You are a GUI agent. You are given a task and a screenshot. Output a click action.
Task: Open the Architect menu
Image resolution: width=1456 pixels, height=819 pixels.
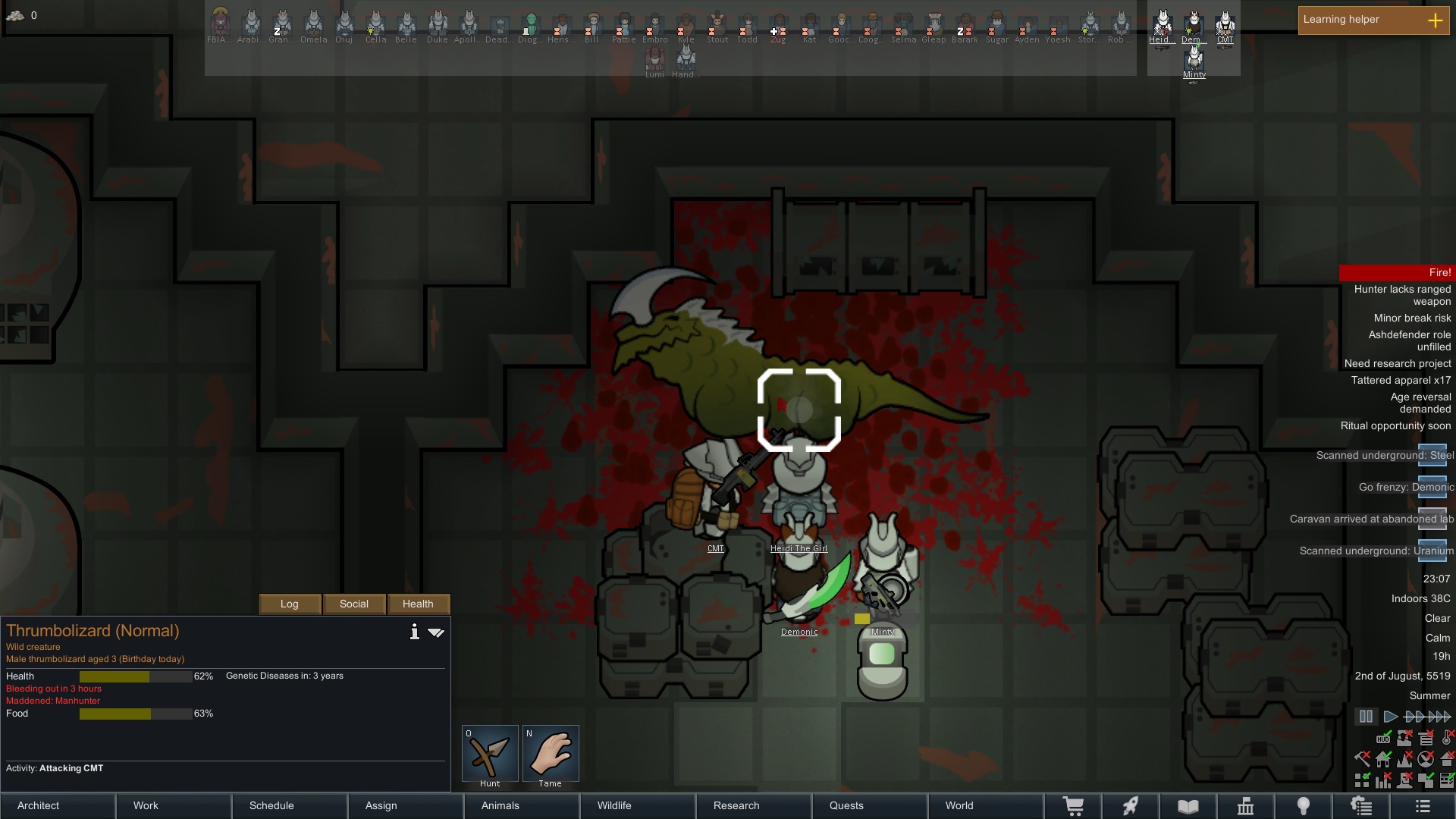point(58,805)
